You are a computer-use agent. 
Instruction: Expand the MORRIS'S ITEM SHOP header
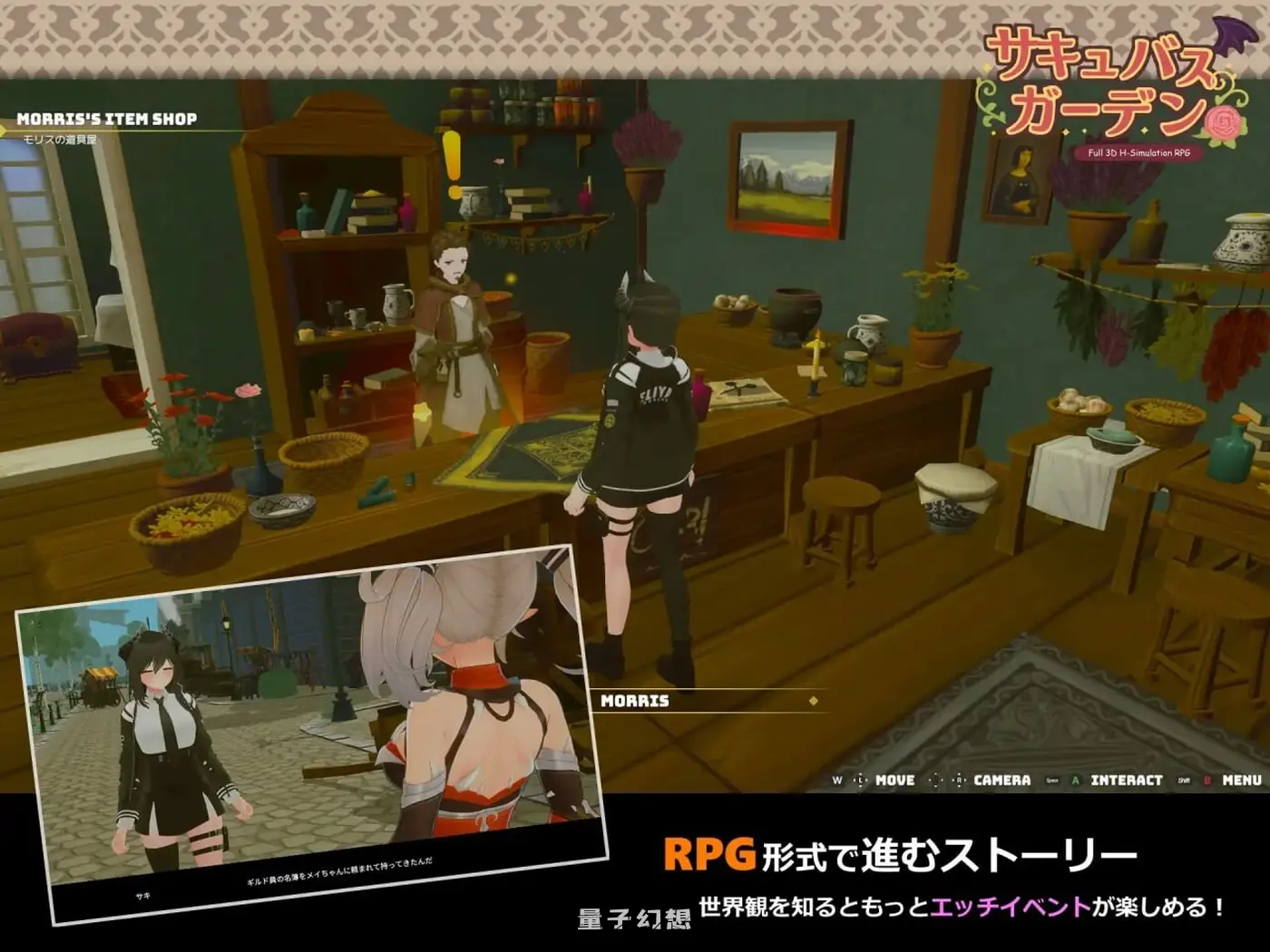107,116
